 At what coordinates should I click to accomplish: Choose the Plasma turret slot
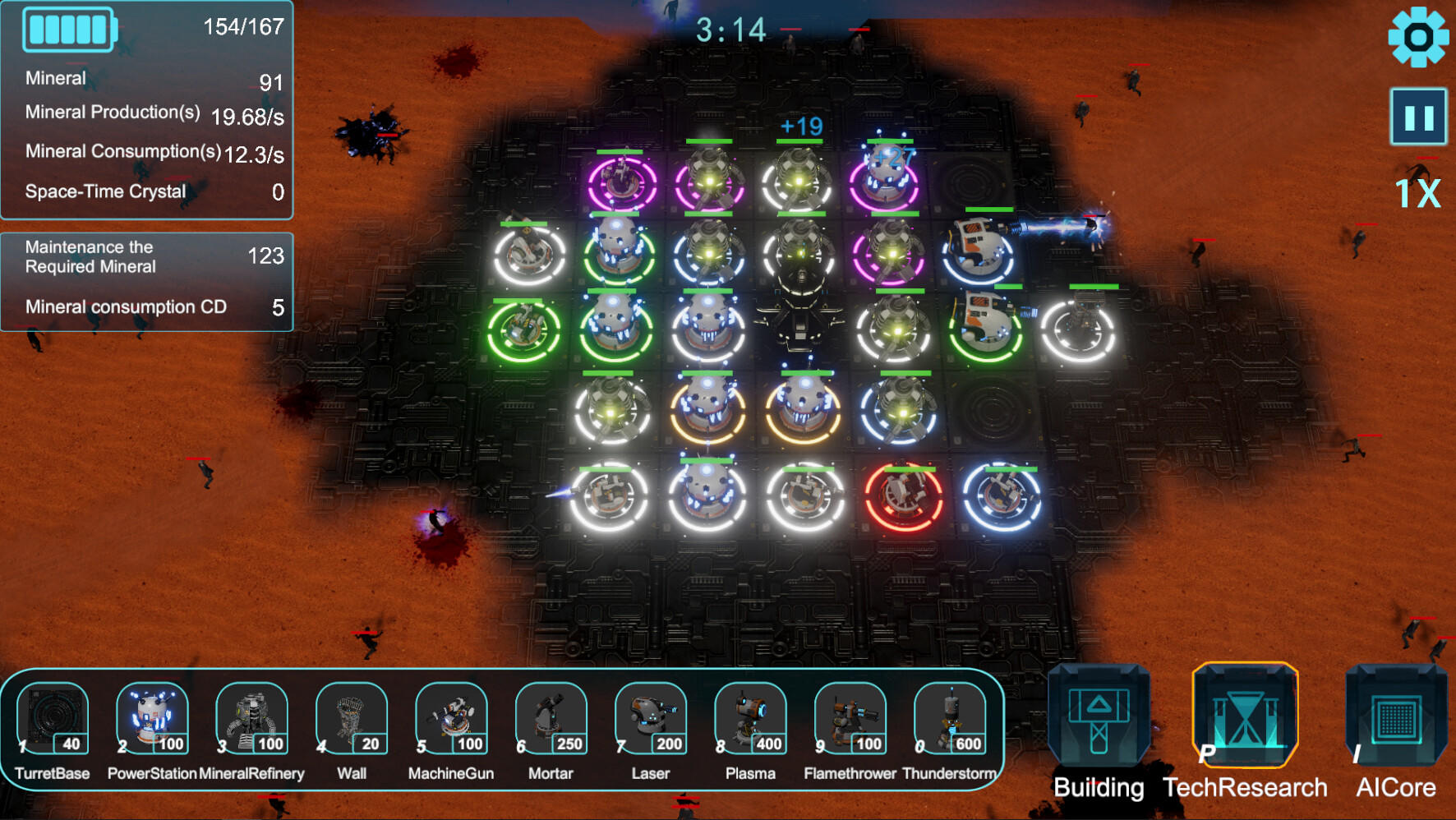tap(750, 720)
